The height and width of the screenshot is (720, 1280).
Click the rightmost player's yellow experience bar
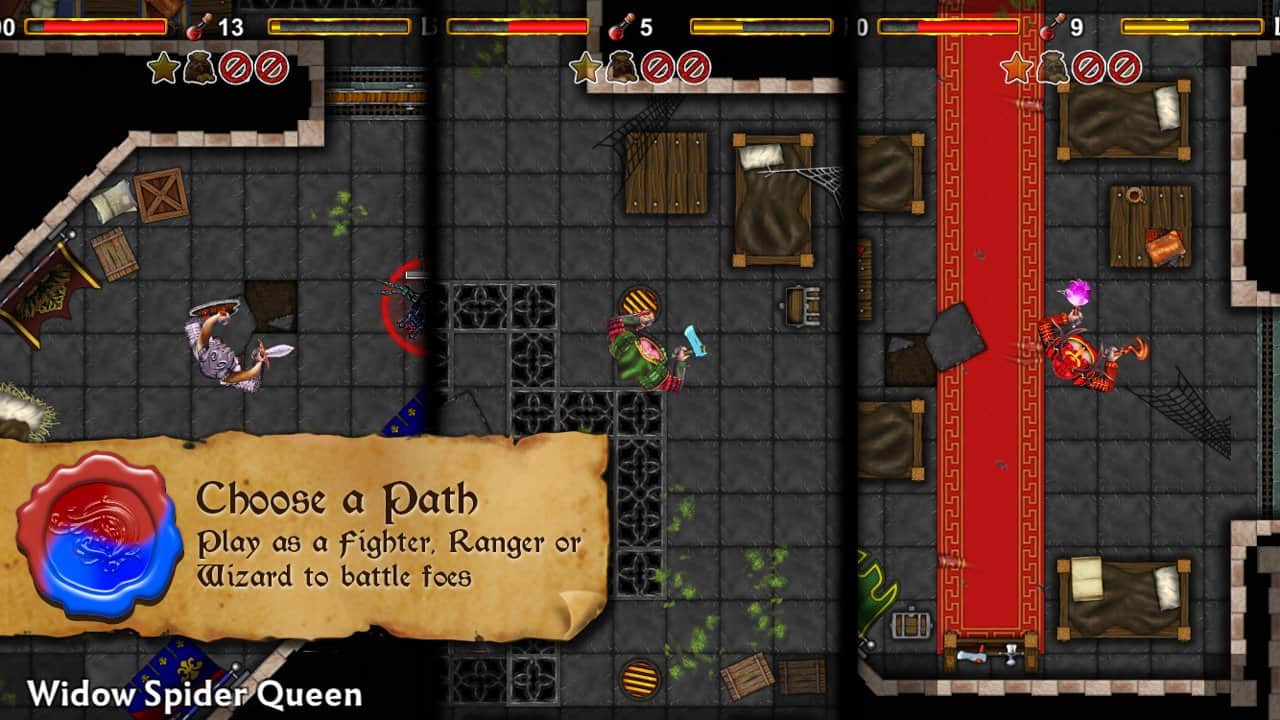point(1190,27)
